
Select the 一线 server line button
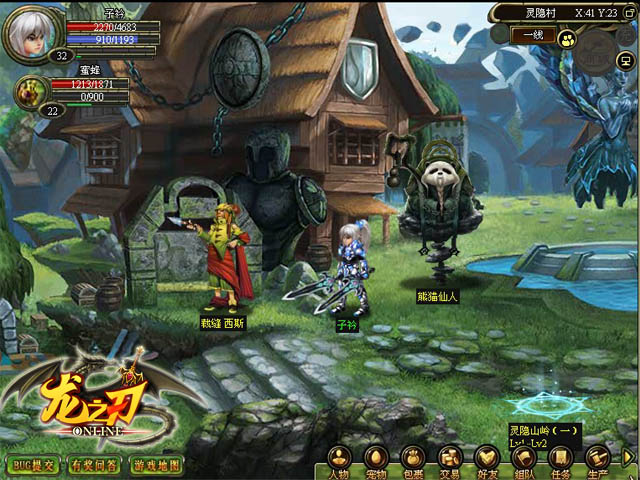tap(534, 36)
